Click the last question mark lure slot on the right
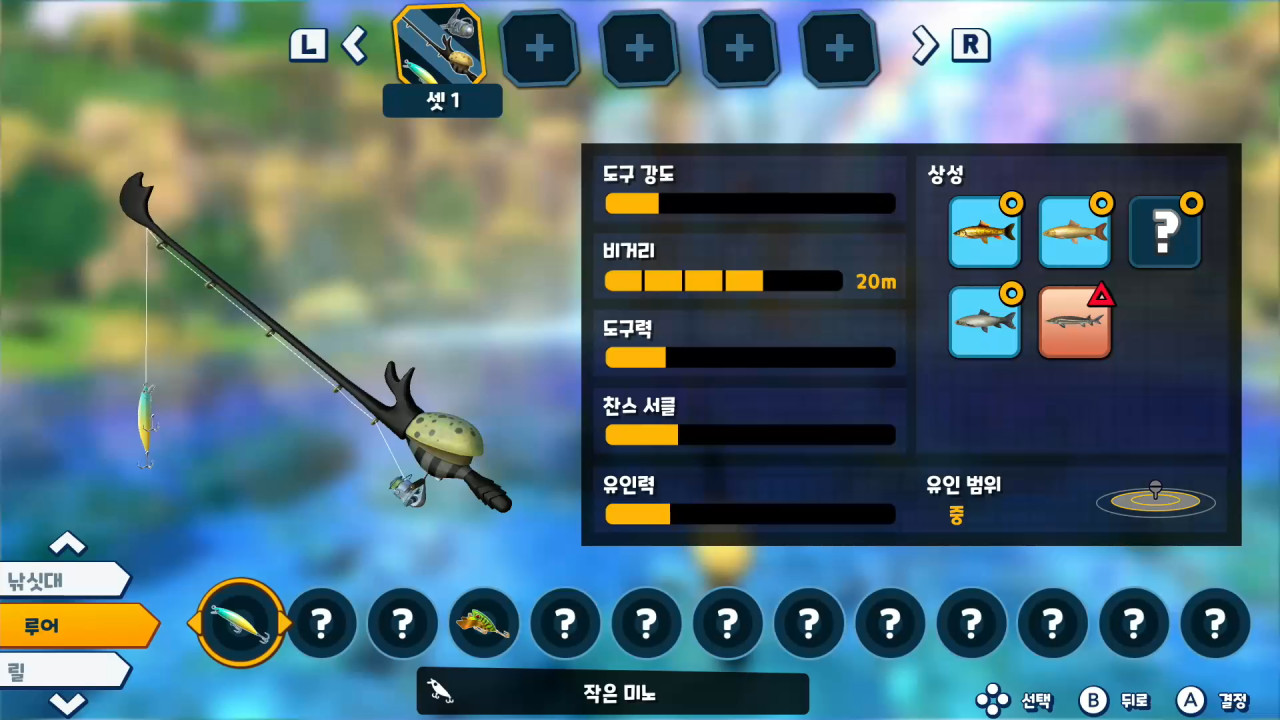 pyautogui.click(x=1216, y=622)
